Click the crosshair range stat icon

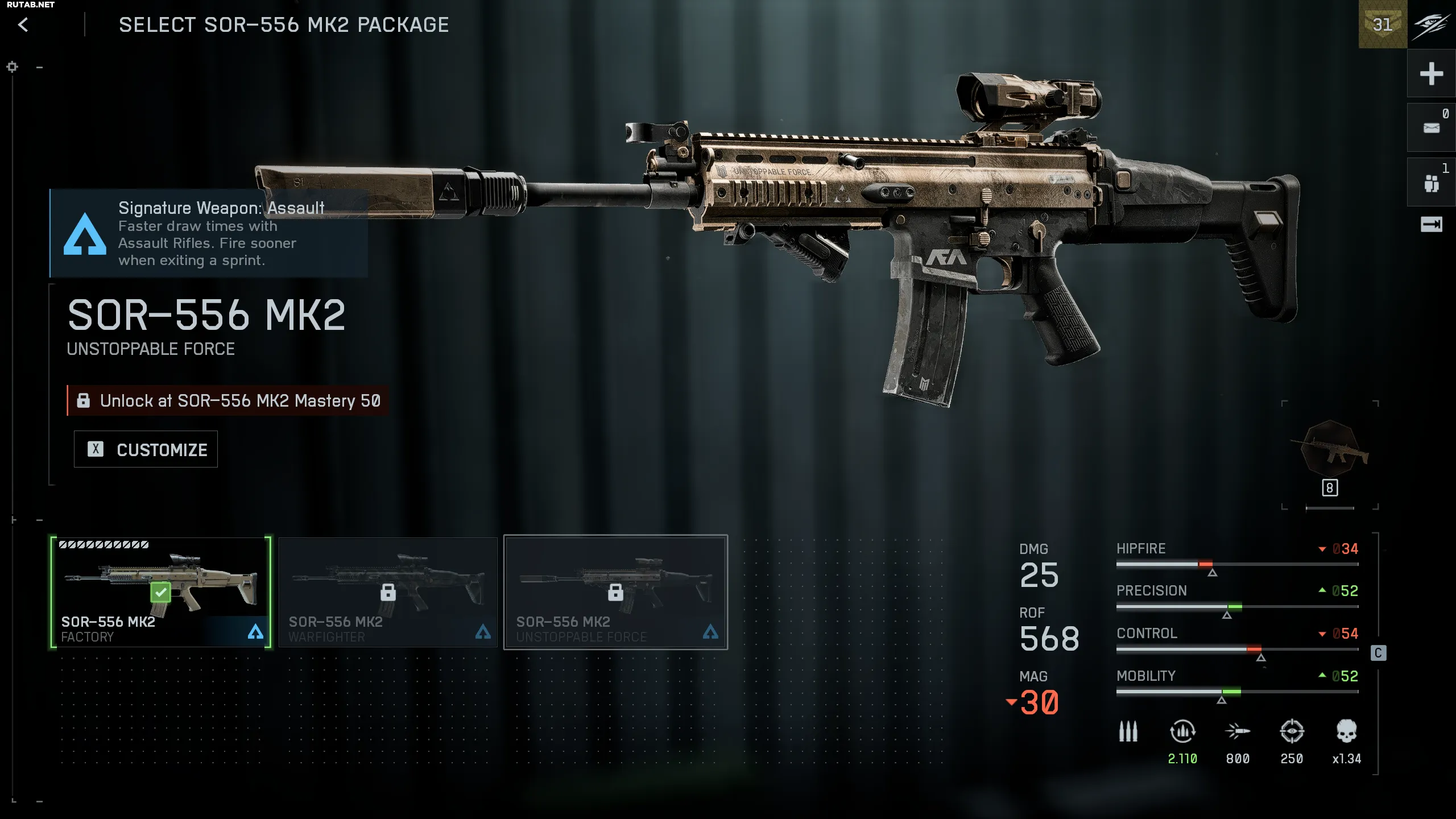tap(1292, 731)
